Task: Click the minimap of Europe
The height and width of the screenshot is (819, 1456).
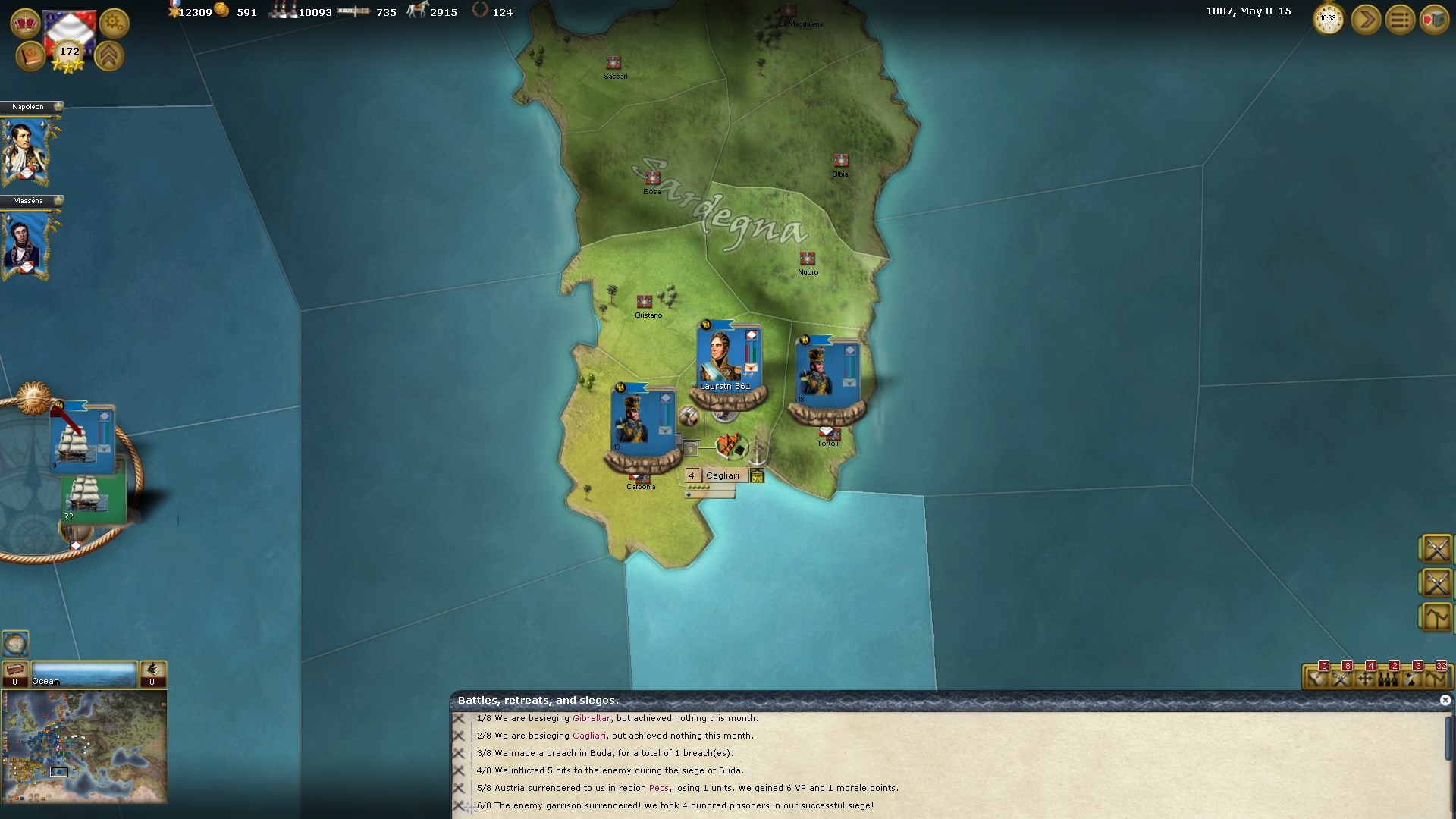Action: pyautogui.click(x=83, y=746)
